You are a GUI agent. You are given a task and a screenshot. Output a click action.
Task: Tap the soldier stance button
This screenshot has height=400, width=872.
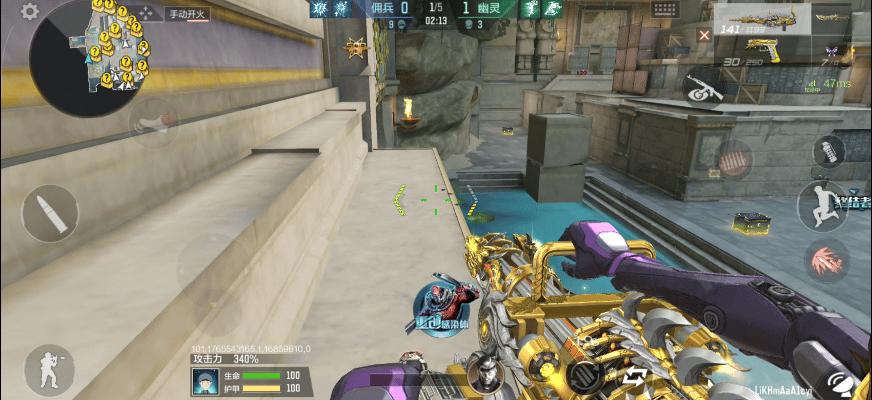pos(48,368)
